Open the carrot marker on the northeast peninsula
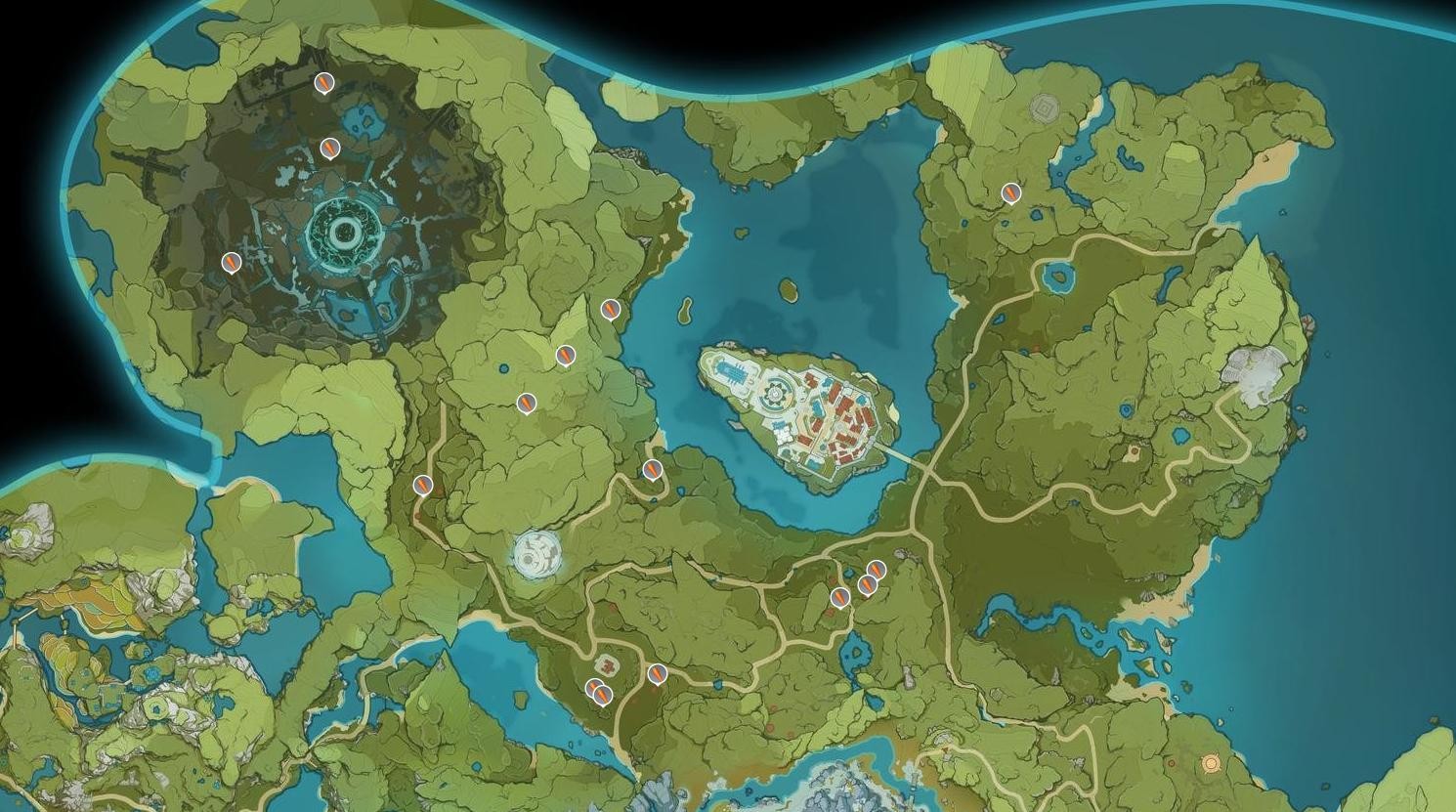 pyautogui.click(x=1011, y=192)
